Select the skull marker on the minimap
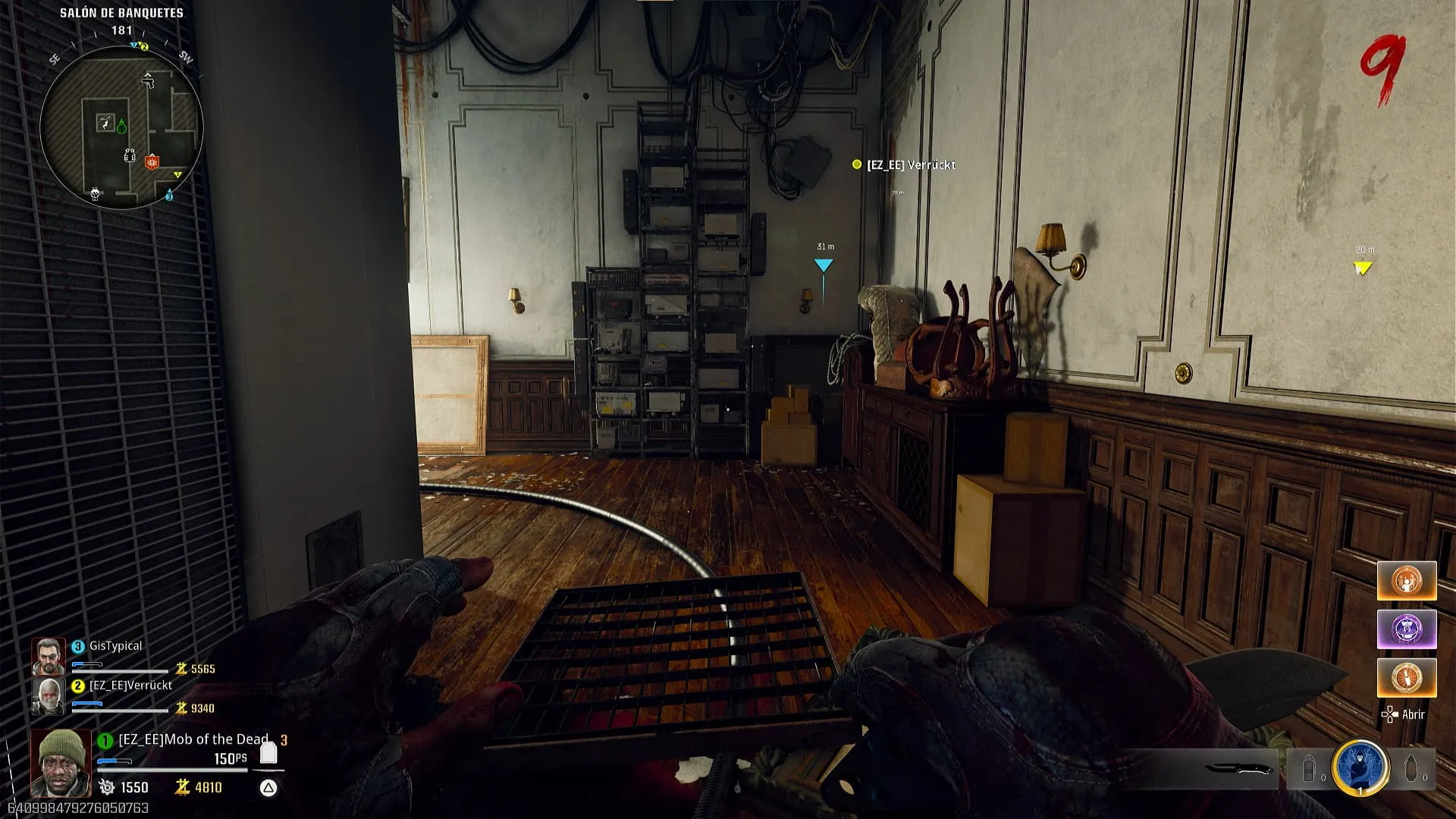 click(x=96, y=193)
